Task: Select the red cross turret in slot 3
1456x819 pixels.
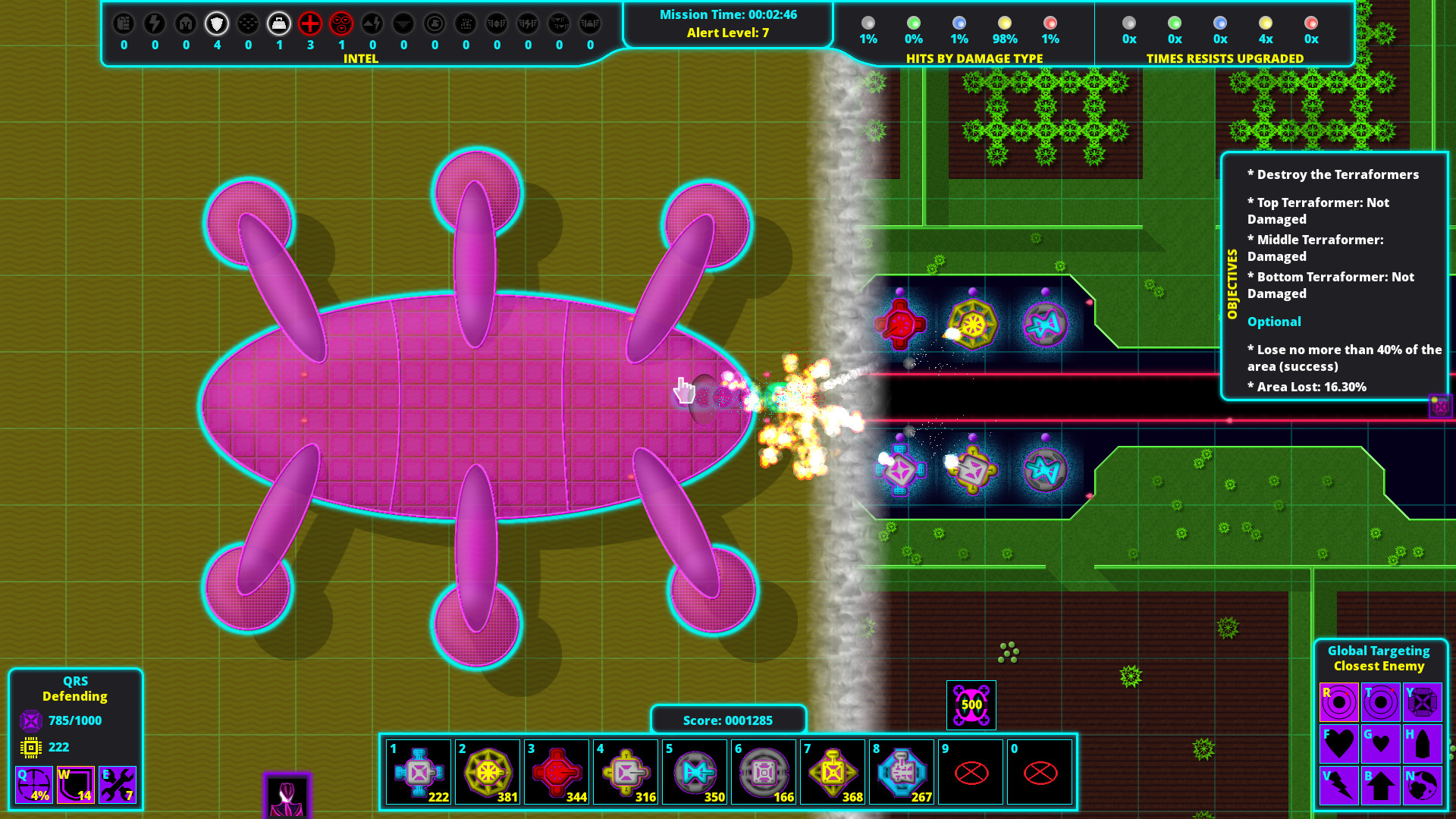Action: (557, 772)
